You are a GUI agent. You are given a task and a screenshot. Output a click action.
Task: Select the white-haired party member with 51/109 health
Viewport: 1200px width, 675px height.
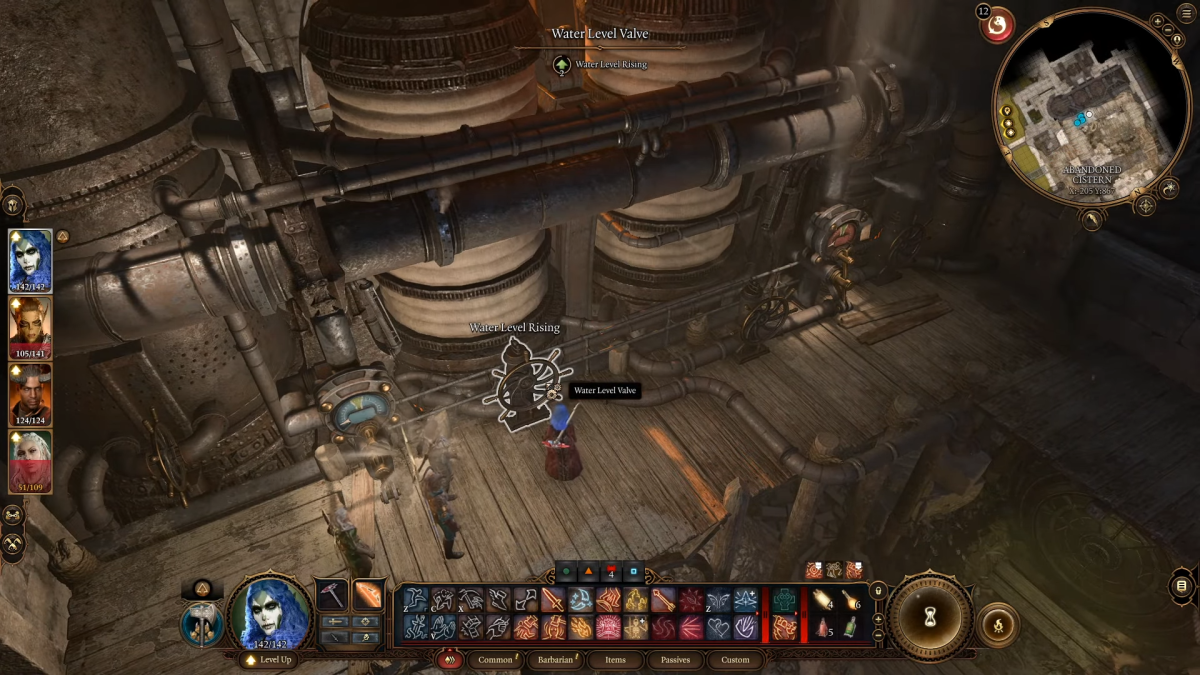pyautogui.click(x=30, y=461)
